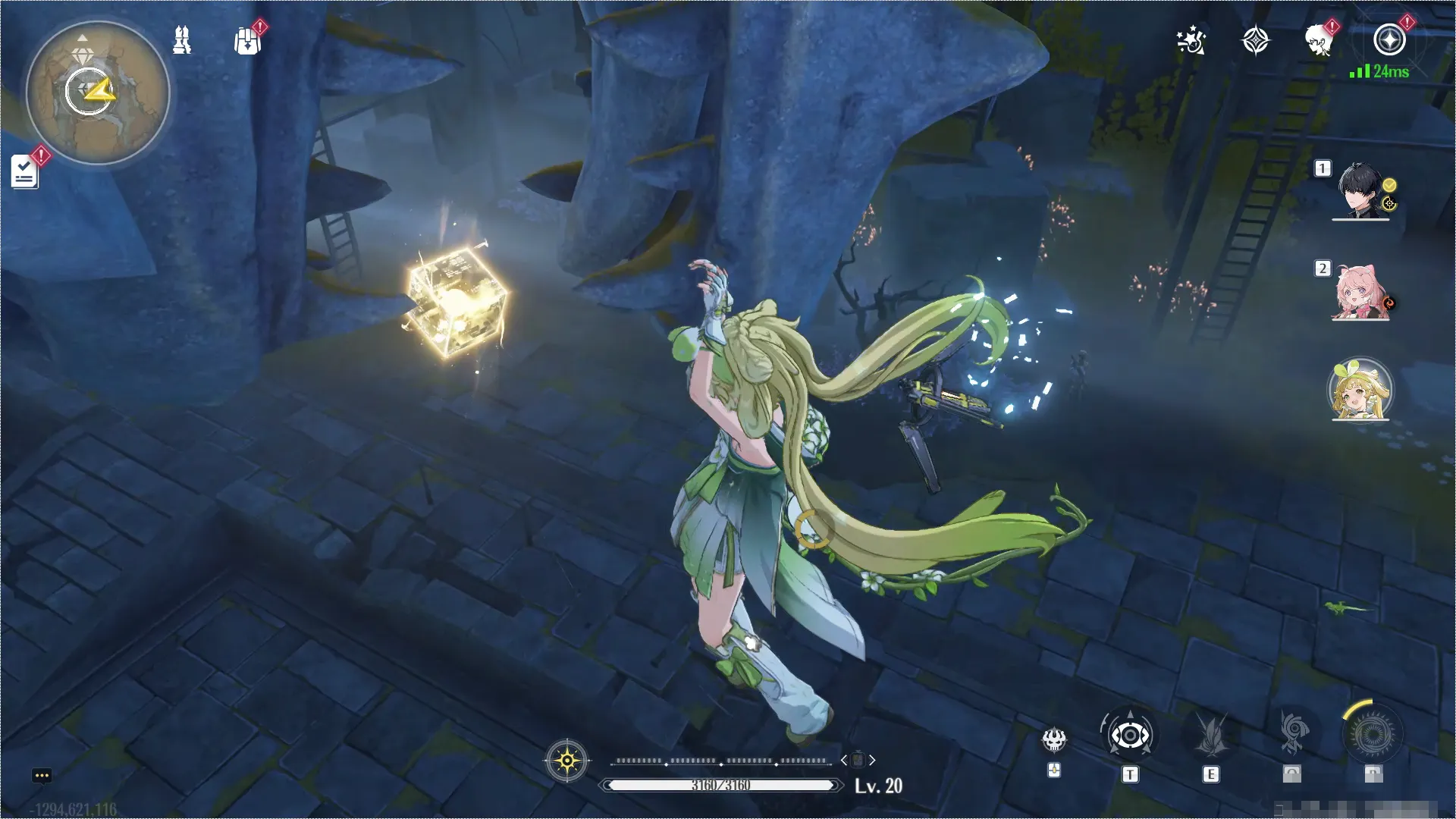The image size is (1456, 819).
Task: Open the four-point compass star icon
Action: pyautogui.click(x=1255, y=41)
